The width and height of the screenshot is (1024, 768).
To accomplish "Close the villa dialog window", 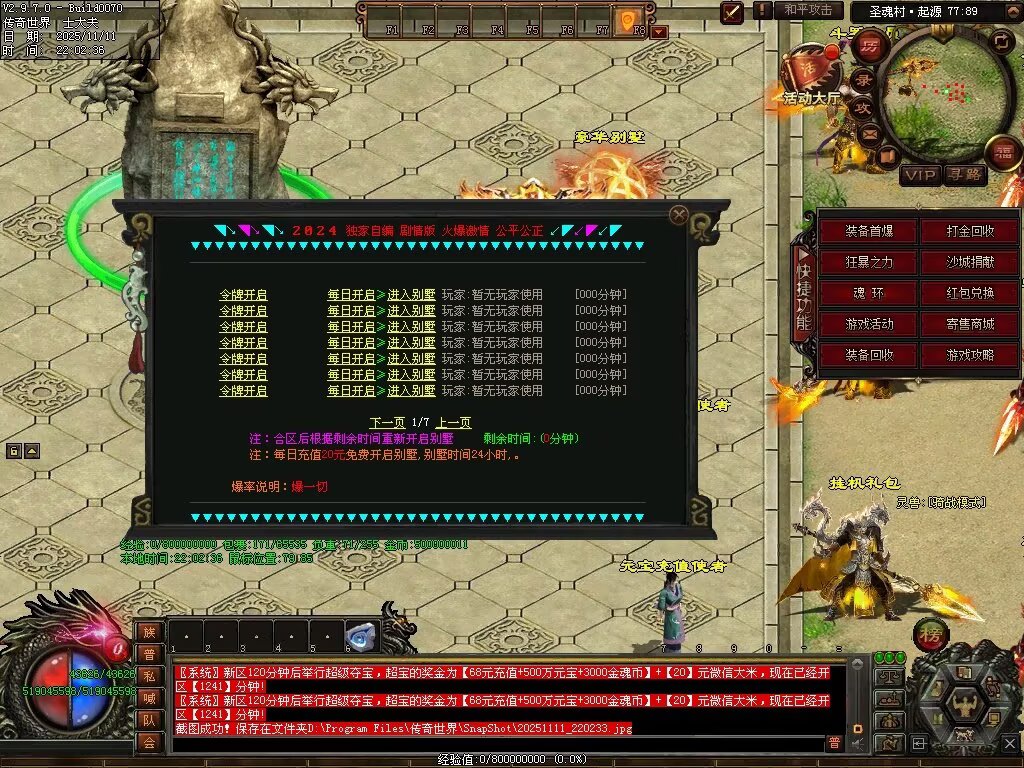I will click(x=679, y=214).
